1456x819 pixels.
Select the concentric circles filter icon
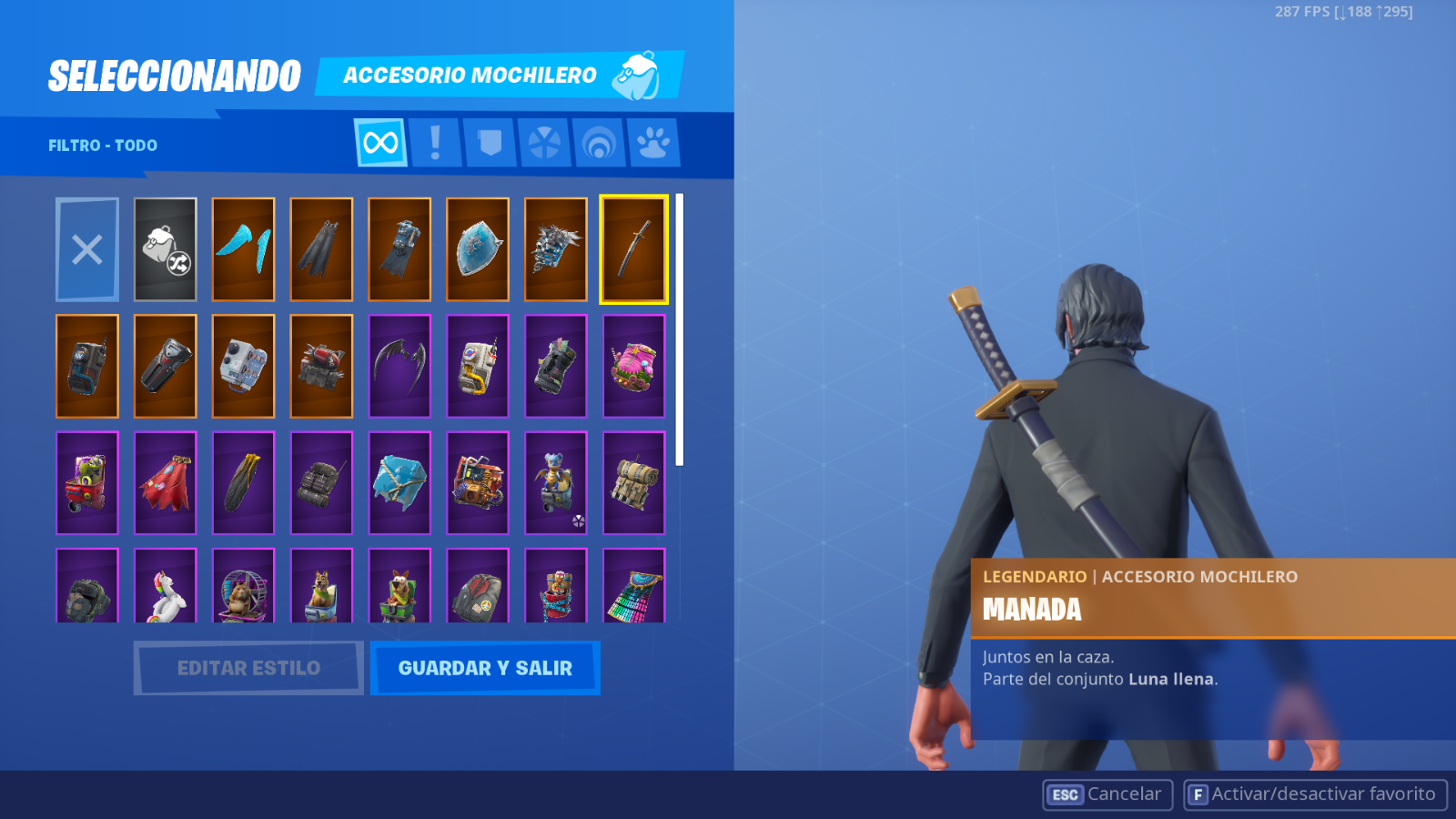point(599,142)
